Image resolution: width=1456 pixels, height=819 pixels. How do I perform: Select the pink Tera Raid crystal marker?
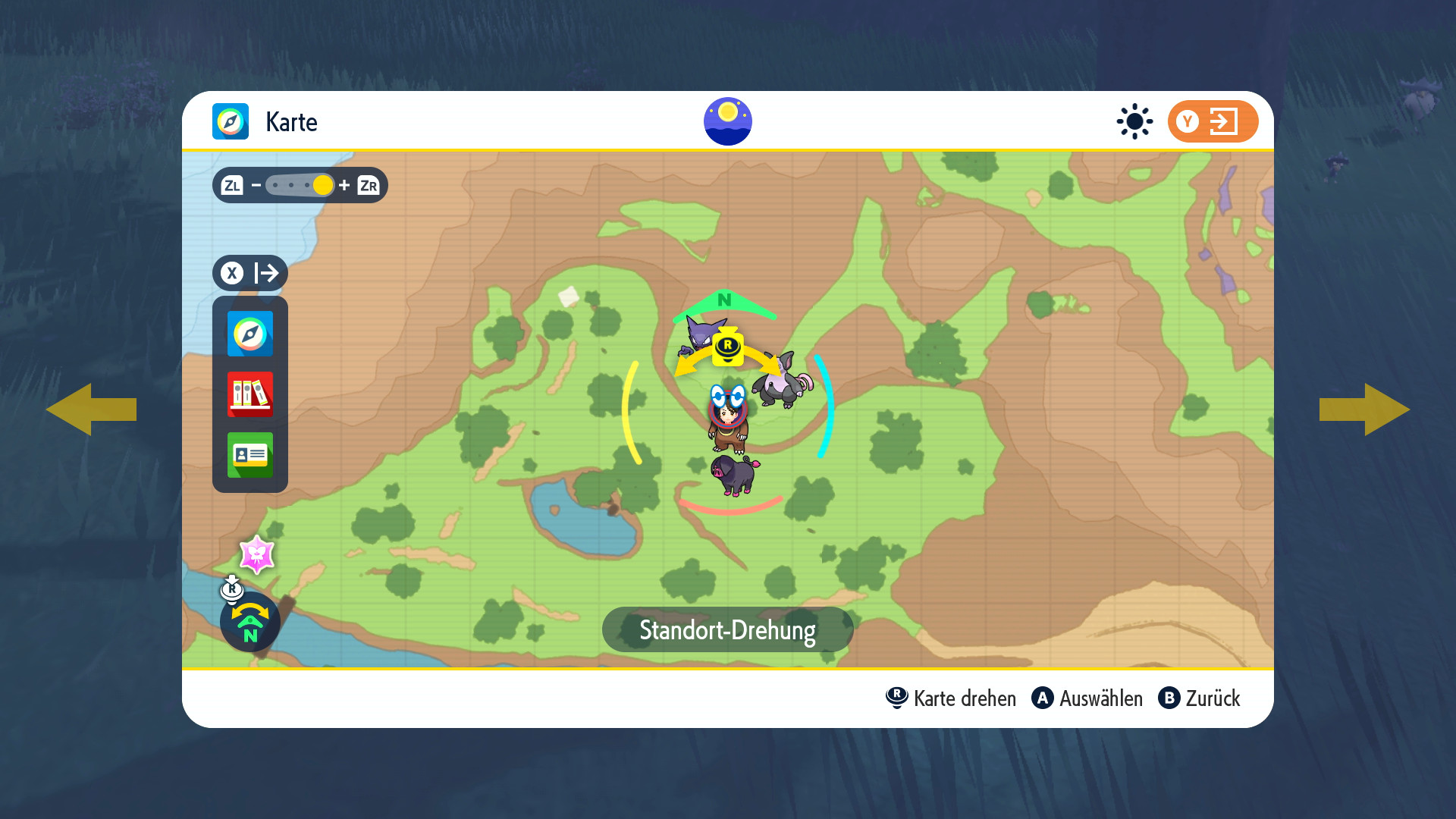257,555
